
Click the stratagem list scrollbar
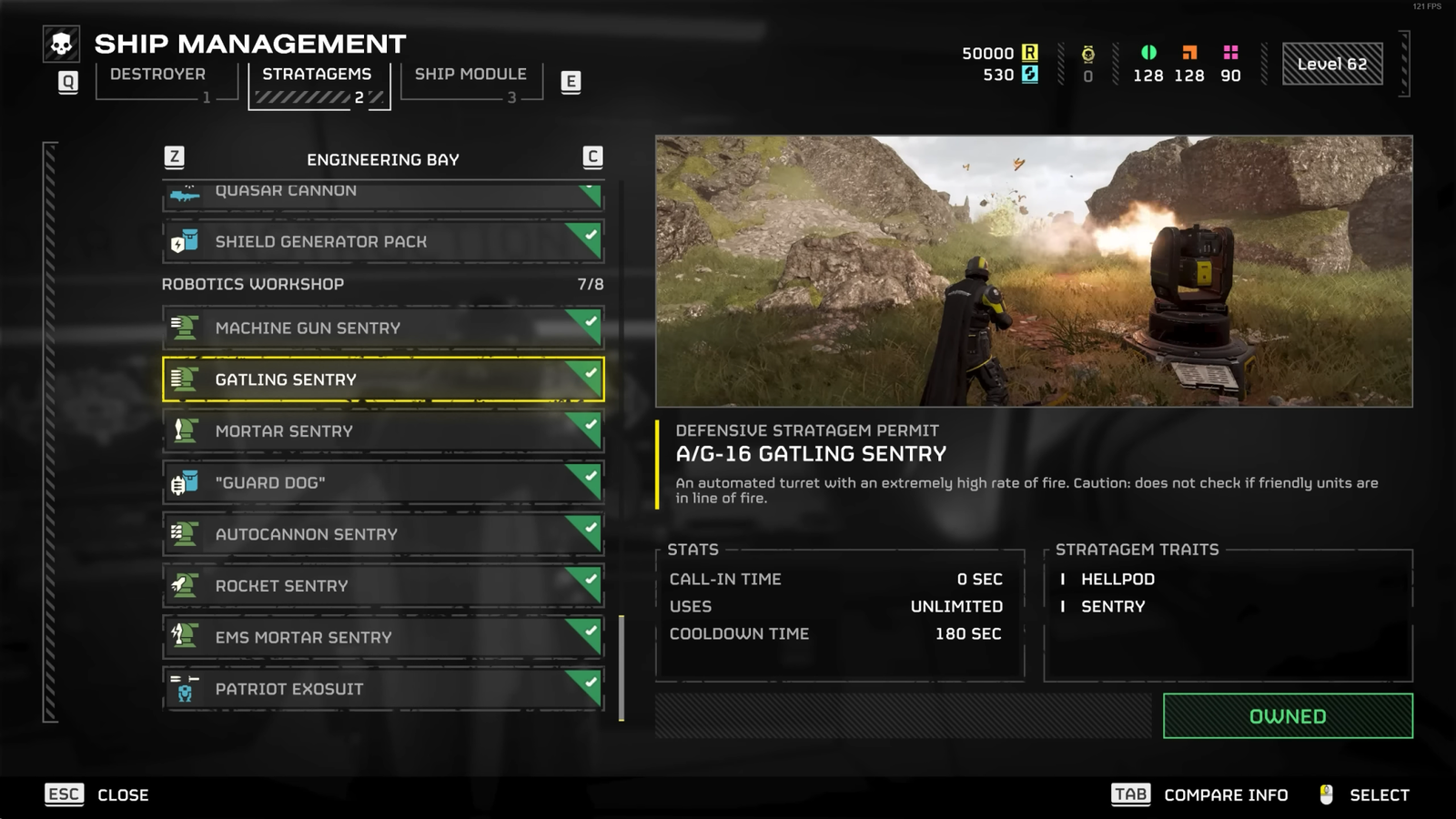coord(622,668)
